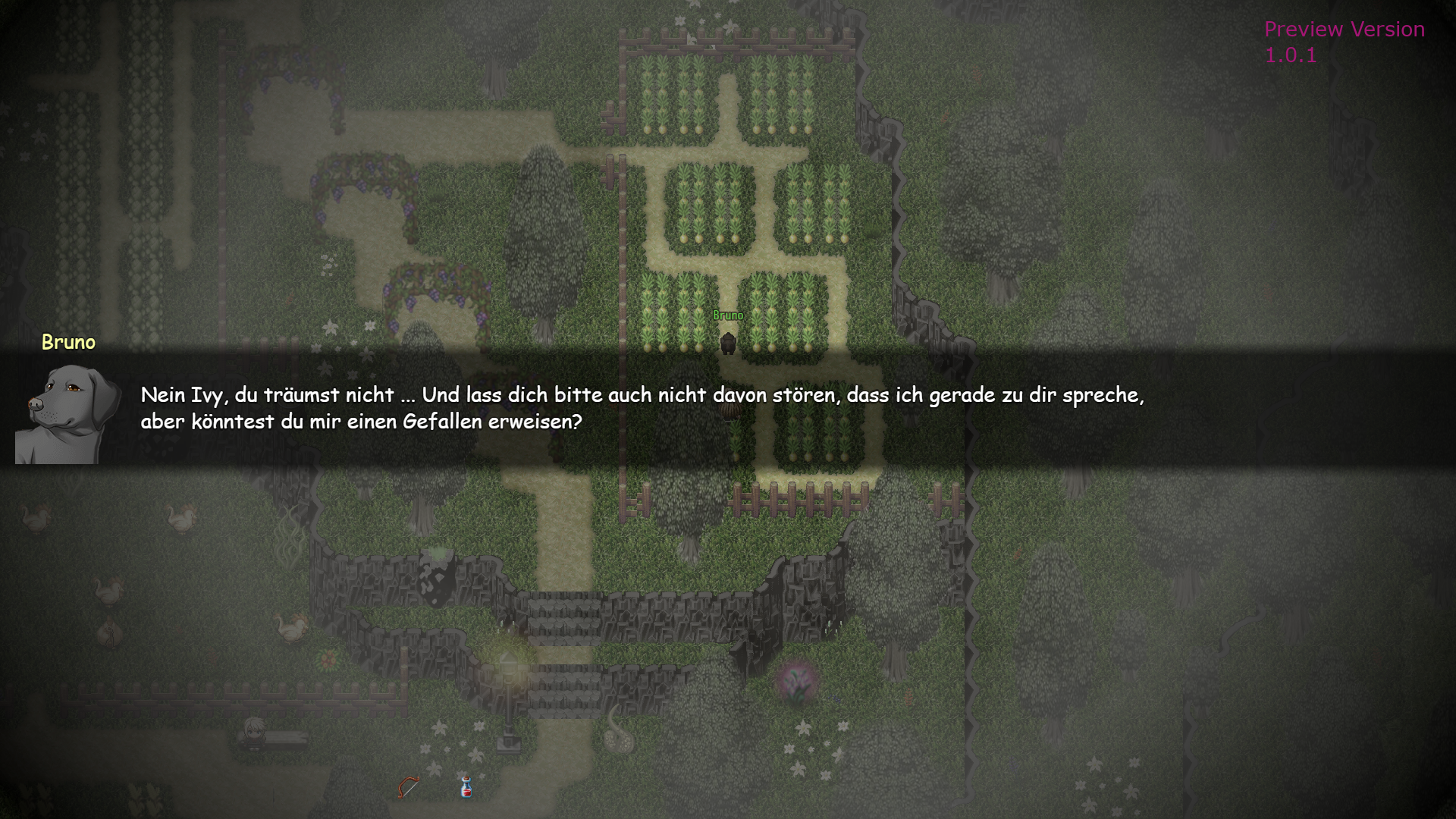
Task: Use the red potion item icon
Action: (466, 787)
